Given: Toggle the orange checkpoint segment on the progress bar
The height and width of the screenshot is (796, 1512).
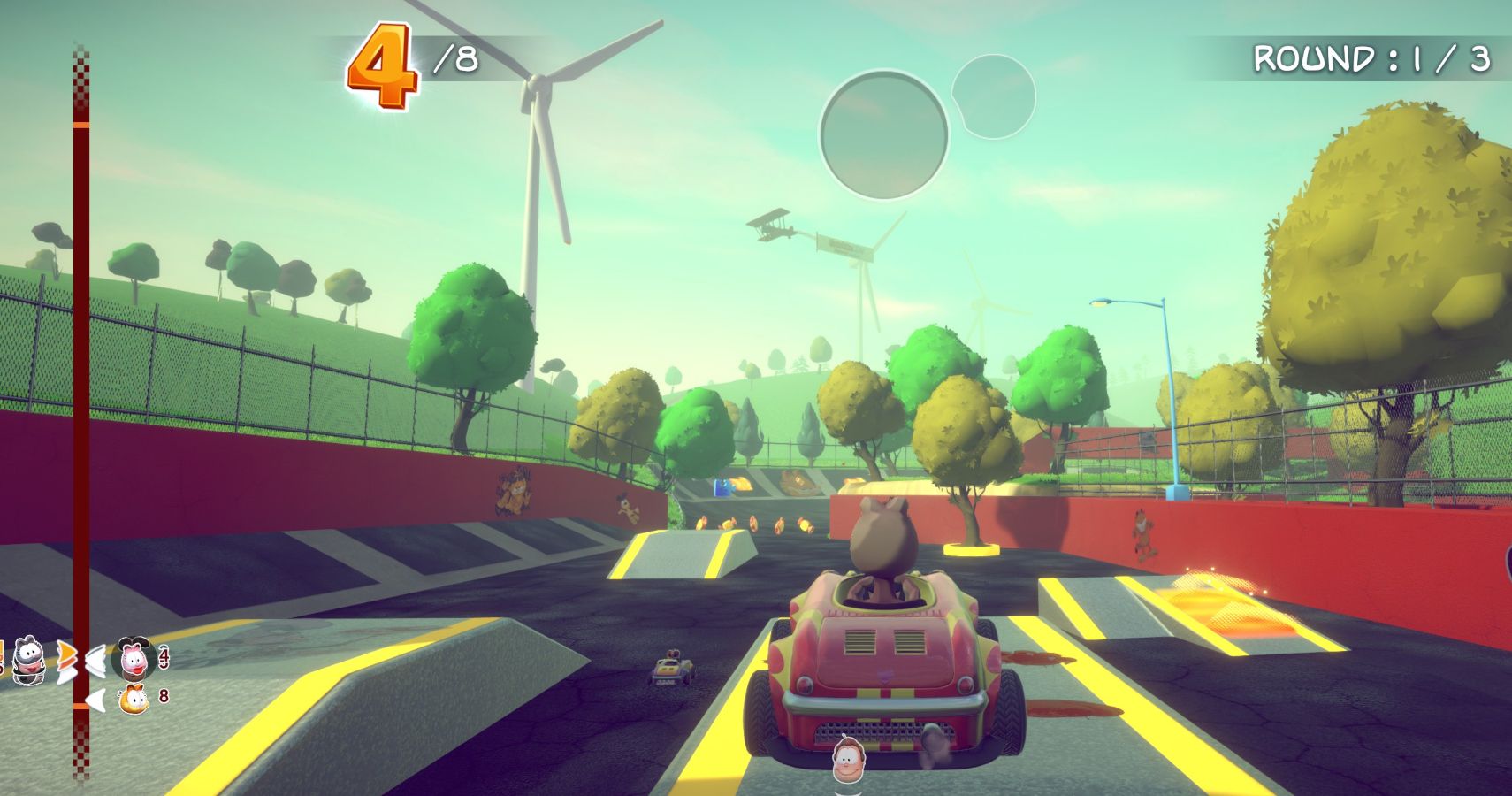Looking at the screenshot, I should [80, 706].
